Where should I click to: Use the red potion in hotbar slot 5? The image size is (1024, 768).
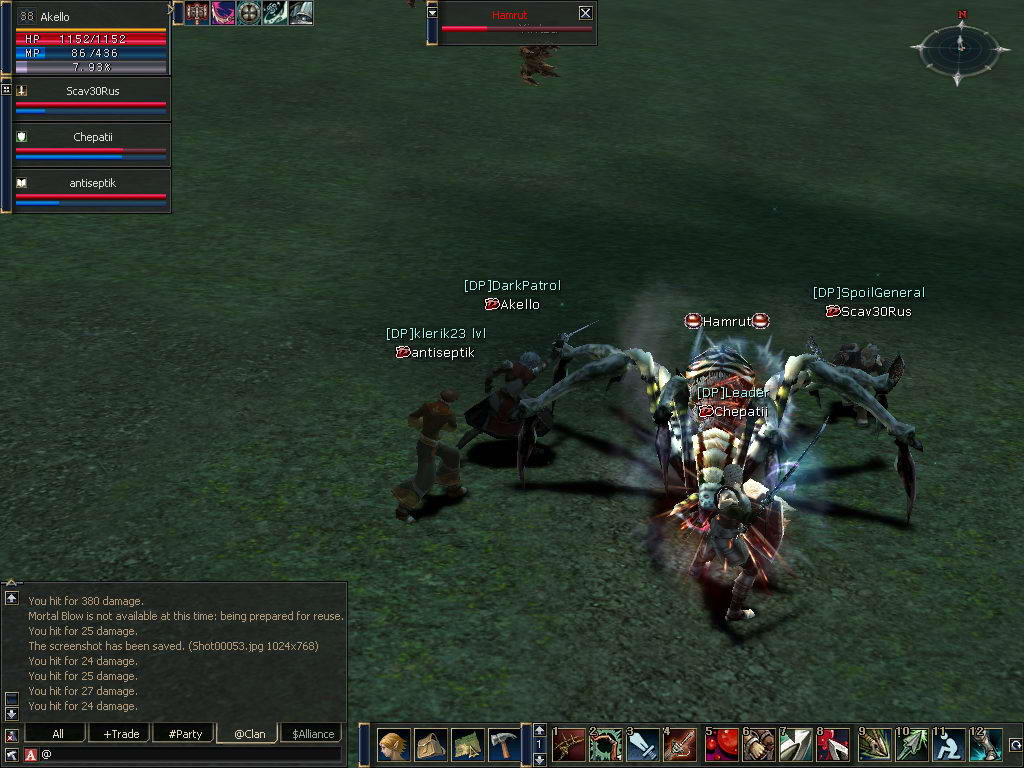point(720,745)
